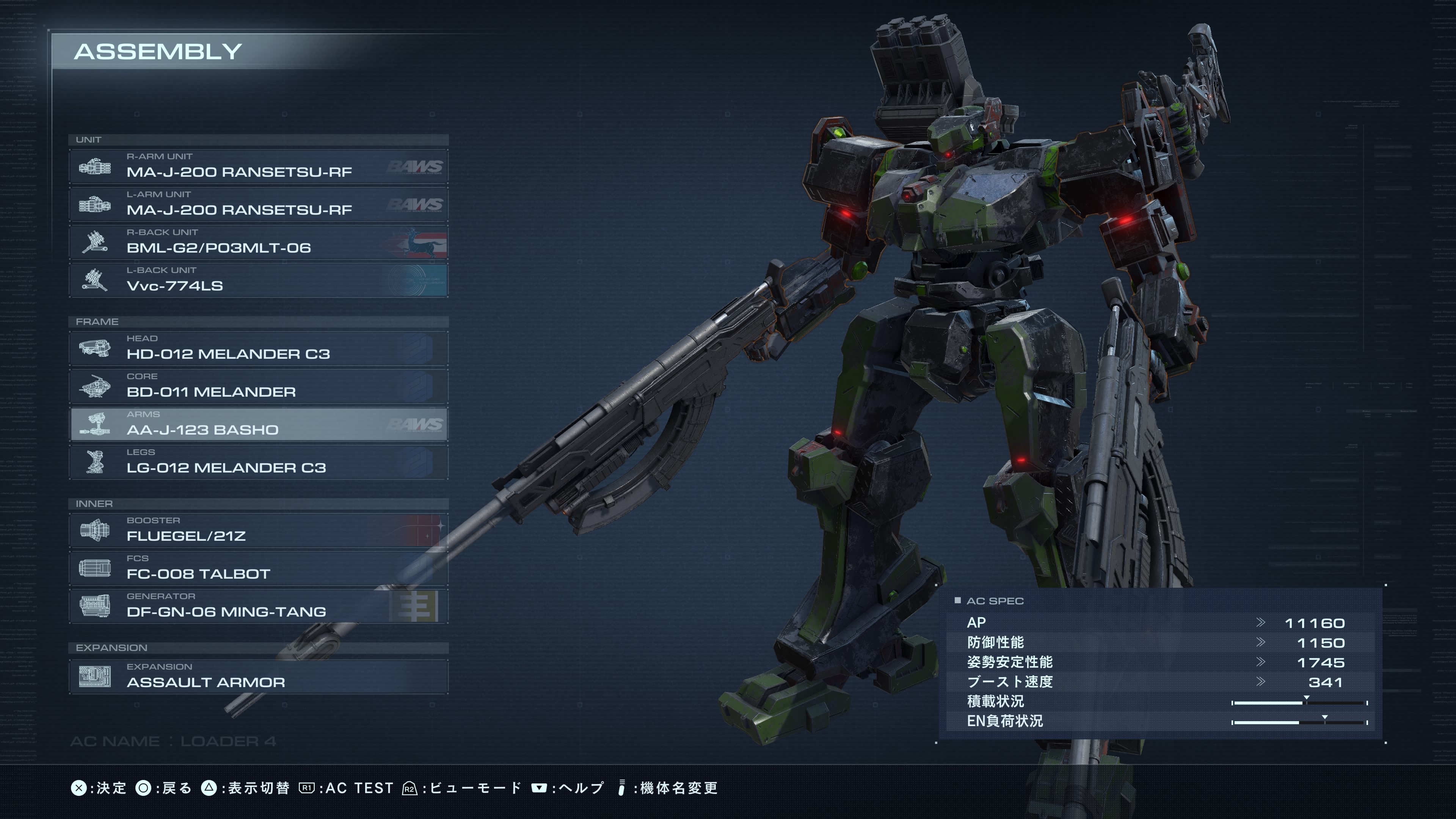Viewport: 1456px width, 819px height.
Task: Open the BOOSTER FLUEGEL/21Z slot
Action: click(x=258, y=531)
